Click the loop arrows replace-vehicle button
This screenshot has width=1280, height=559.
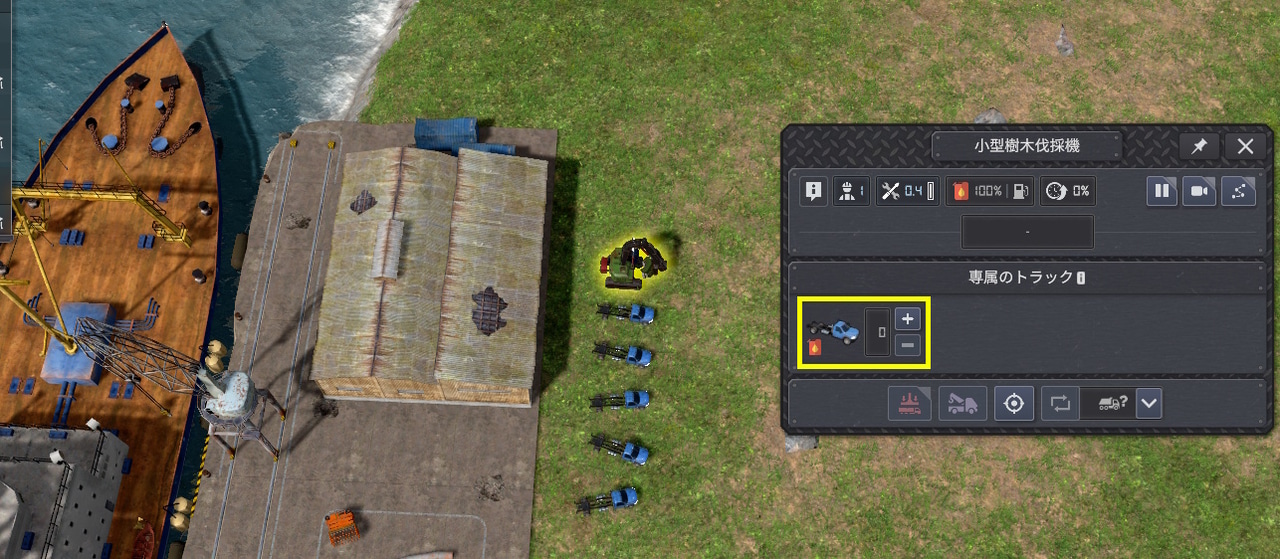(x=1059, y=404)
